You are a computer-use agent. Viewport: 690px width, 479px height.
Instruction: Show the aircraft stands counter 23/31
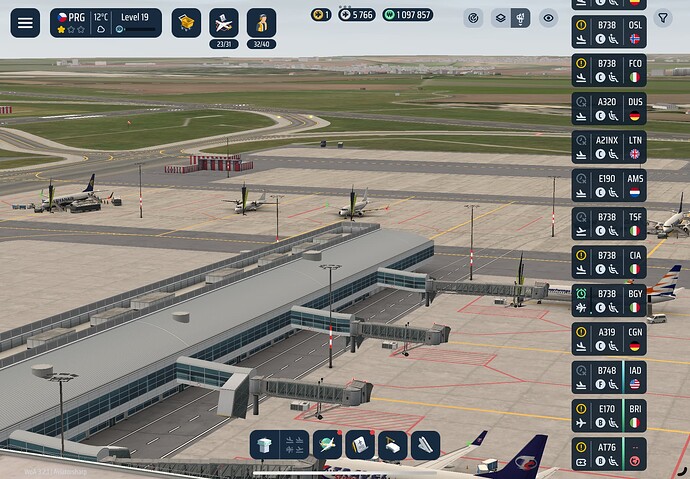(224, 22)
